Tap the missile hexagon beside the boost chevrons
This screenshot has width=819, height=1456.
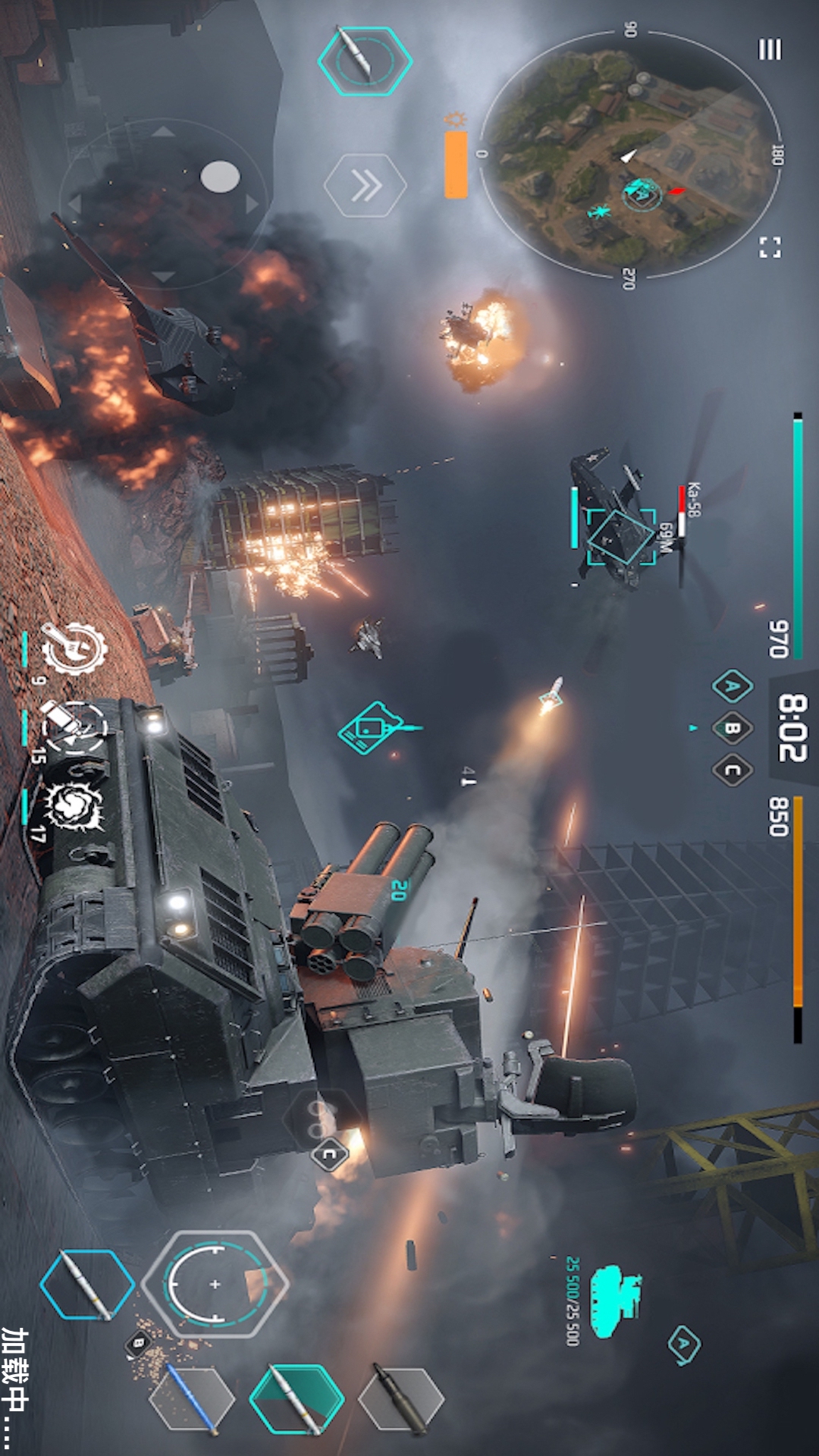pyautogui.click(x=365, y=61)
